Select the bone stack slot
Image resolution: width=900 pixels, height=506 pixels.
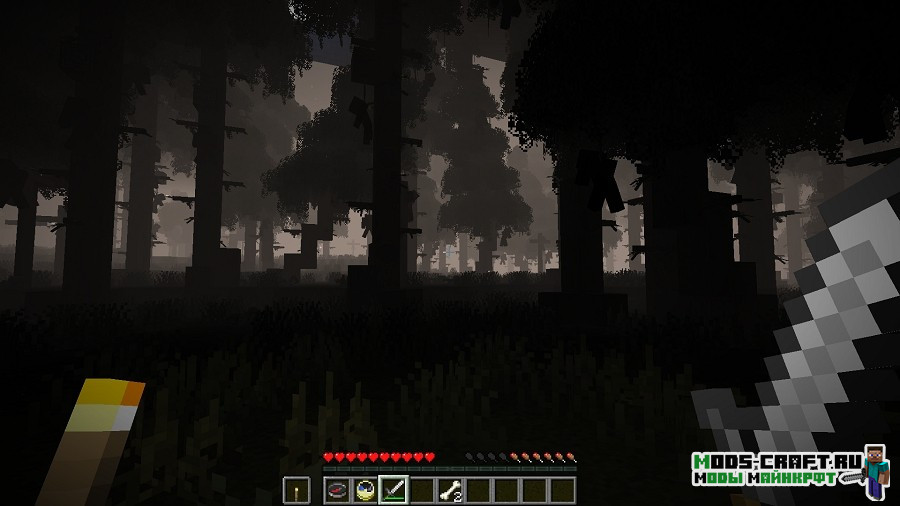pos(450,490)
